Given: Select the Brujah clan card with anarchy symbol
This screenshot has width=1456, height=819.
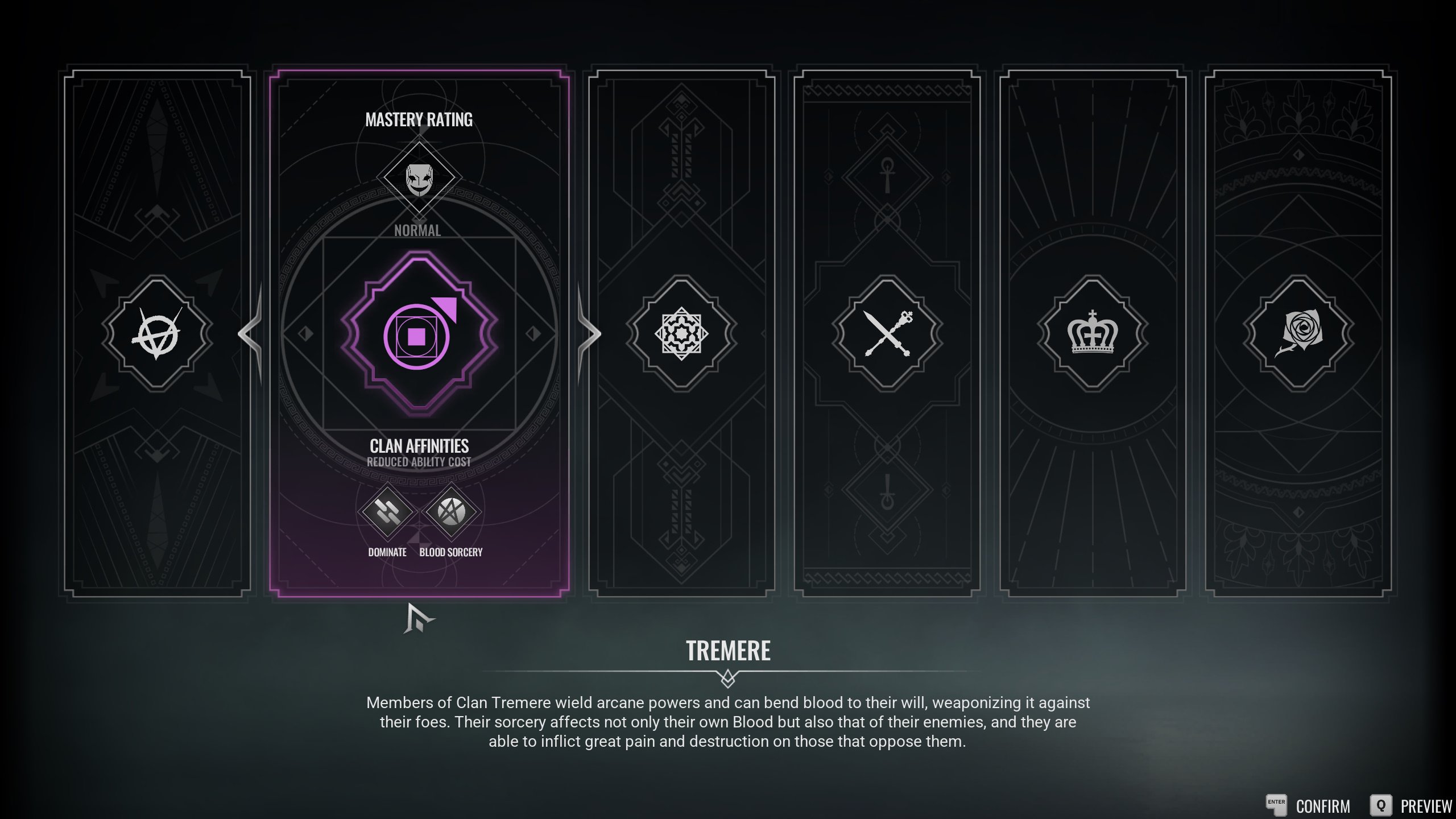Looking at the screenshot, I should 157,333.
